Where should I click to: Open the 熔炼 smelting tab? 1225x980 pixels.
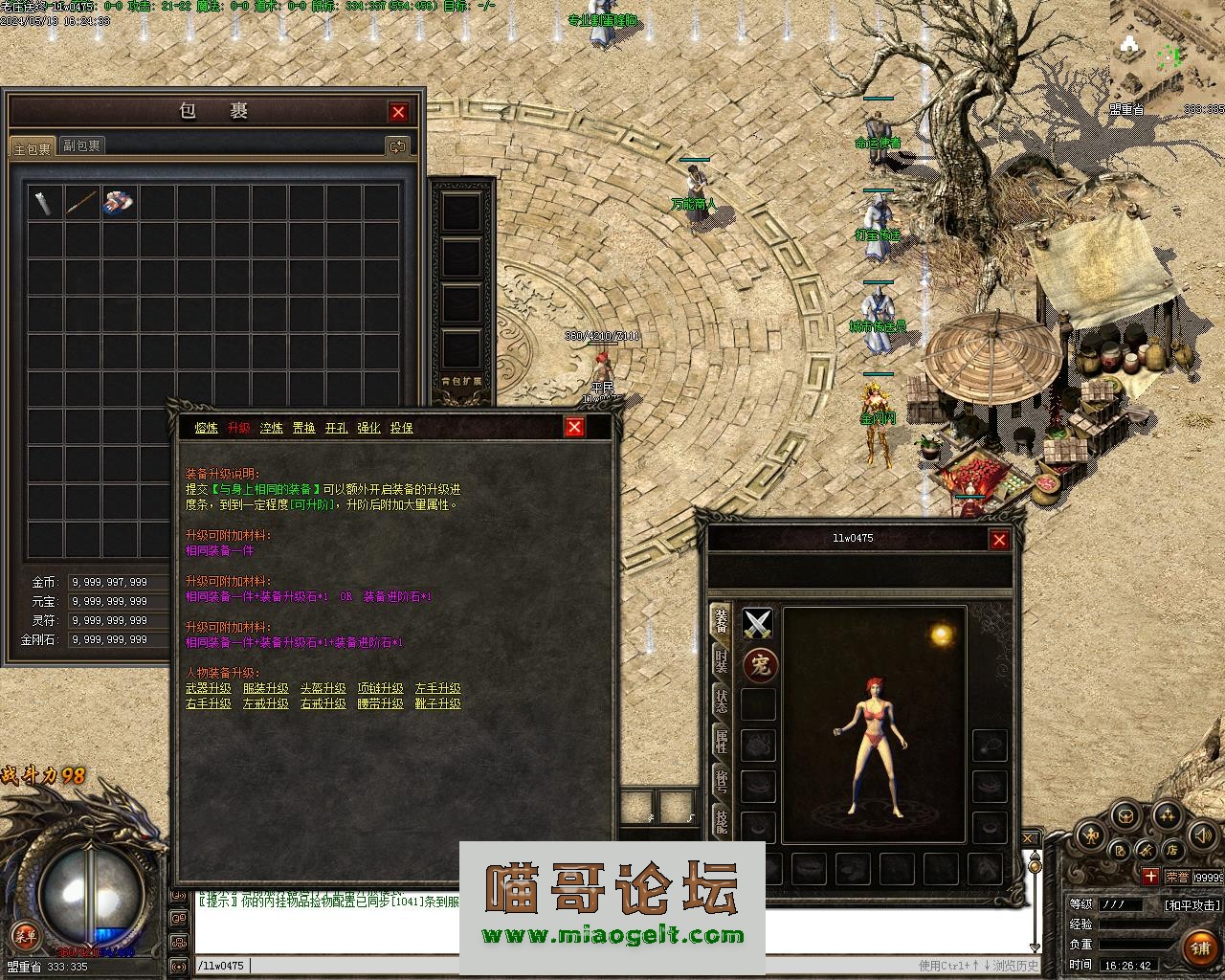pos(207,428)
